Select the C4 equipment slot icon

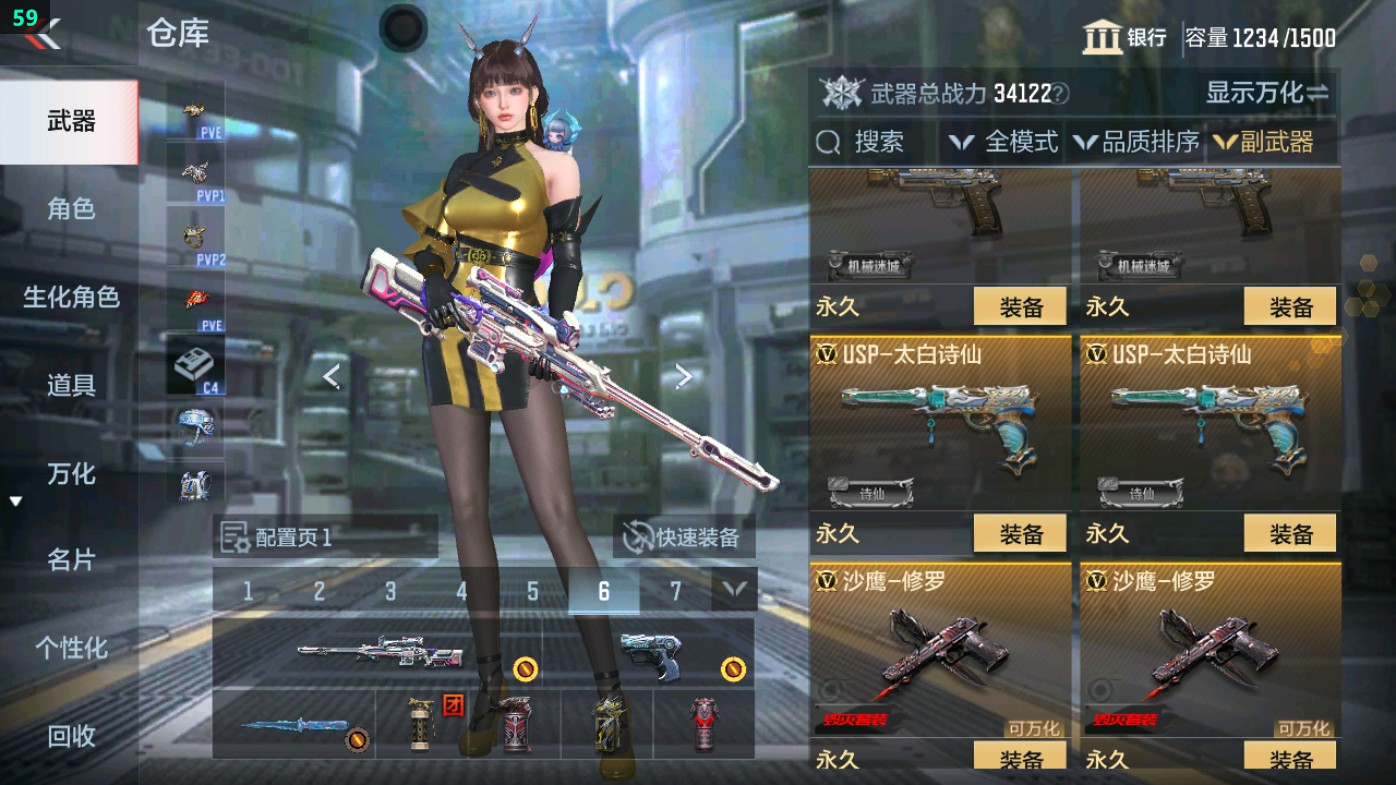click(196, 363)
